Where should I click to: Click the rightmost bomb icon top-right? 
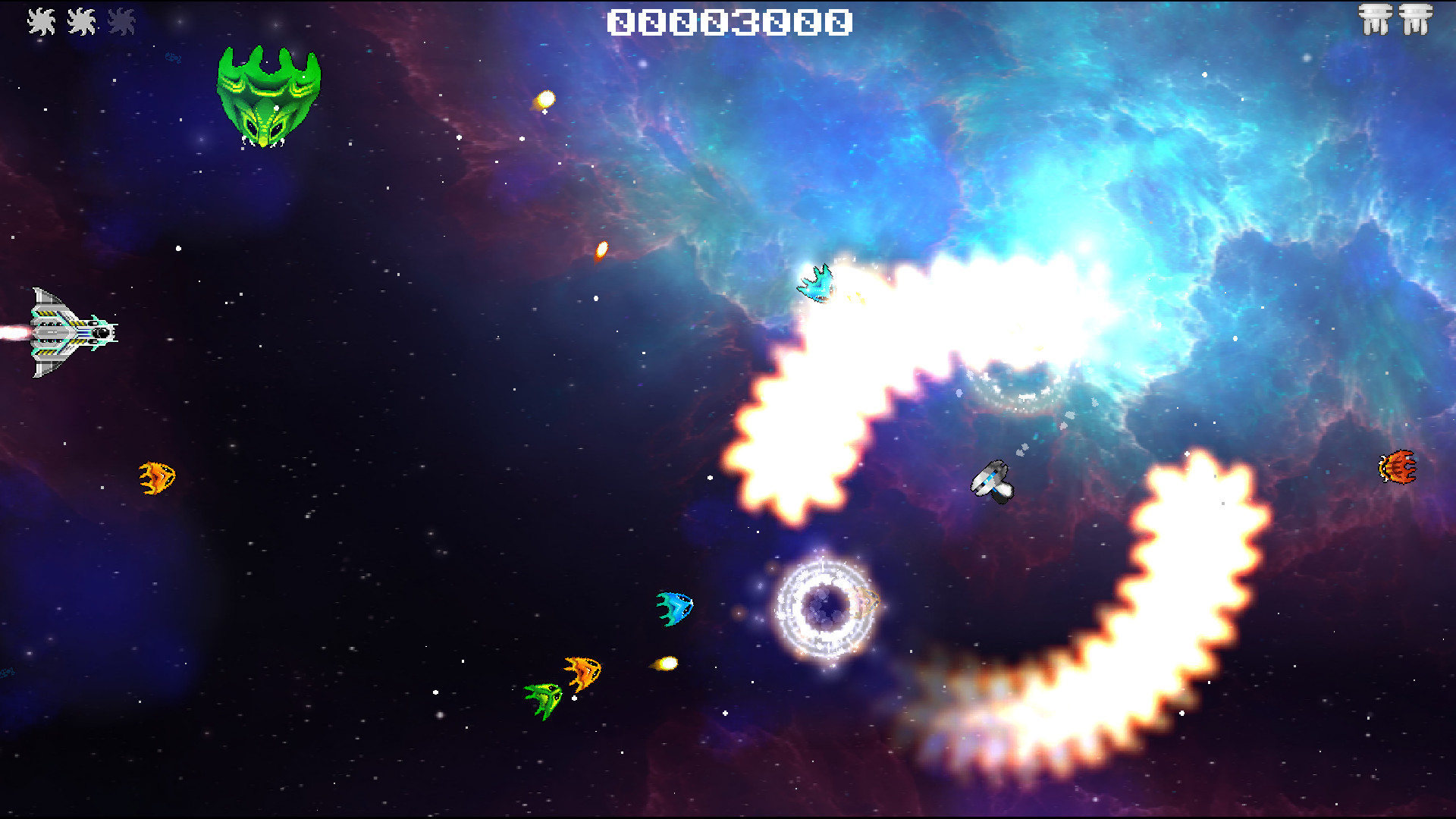coord(1417,20)
